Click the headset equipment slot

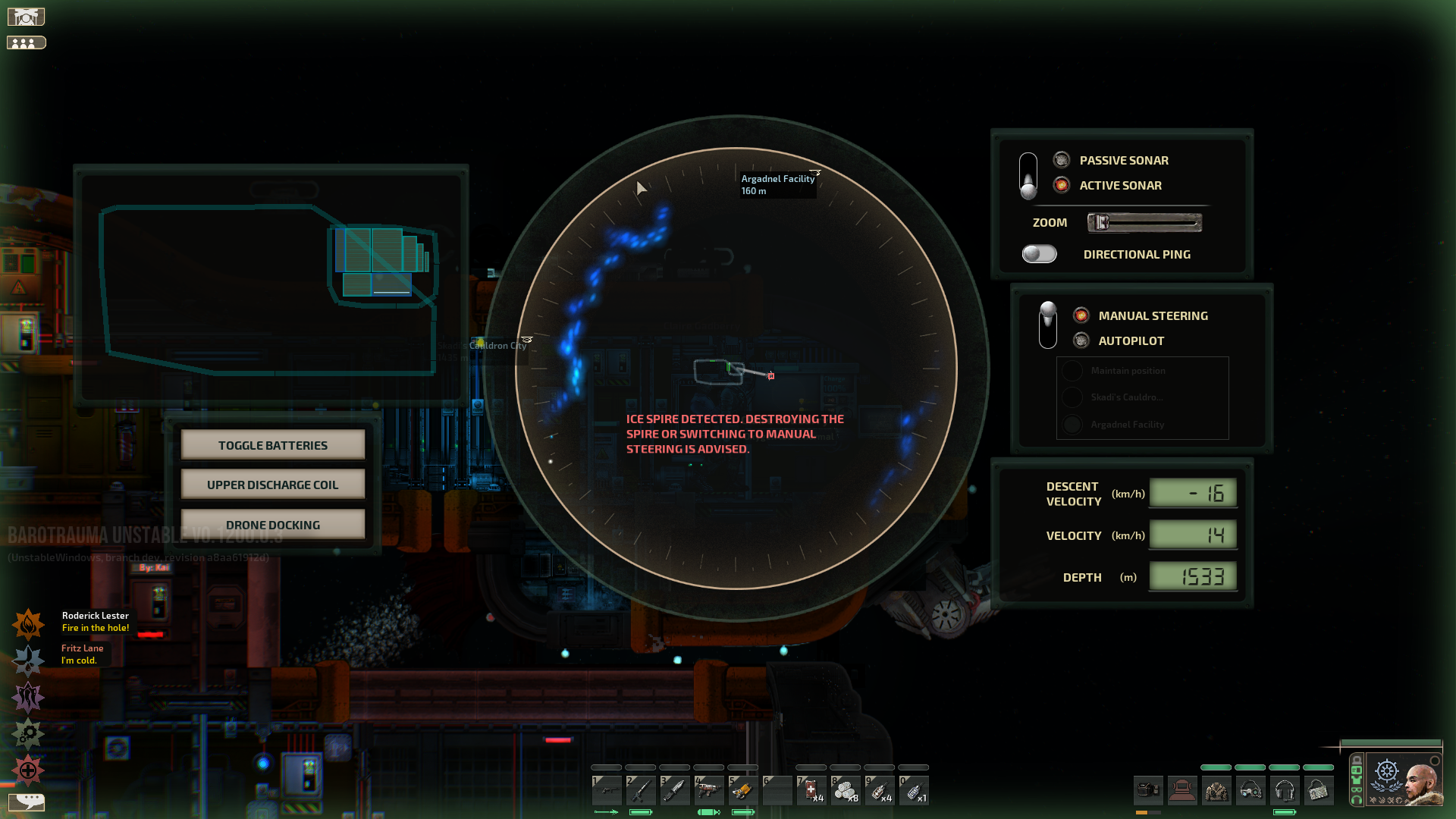[1286, 790]
